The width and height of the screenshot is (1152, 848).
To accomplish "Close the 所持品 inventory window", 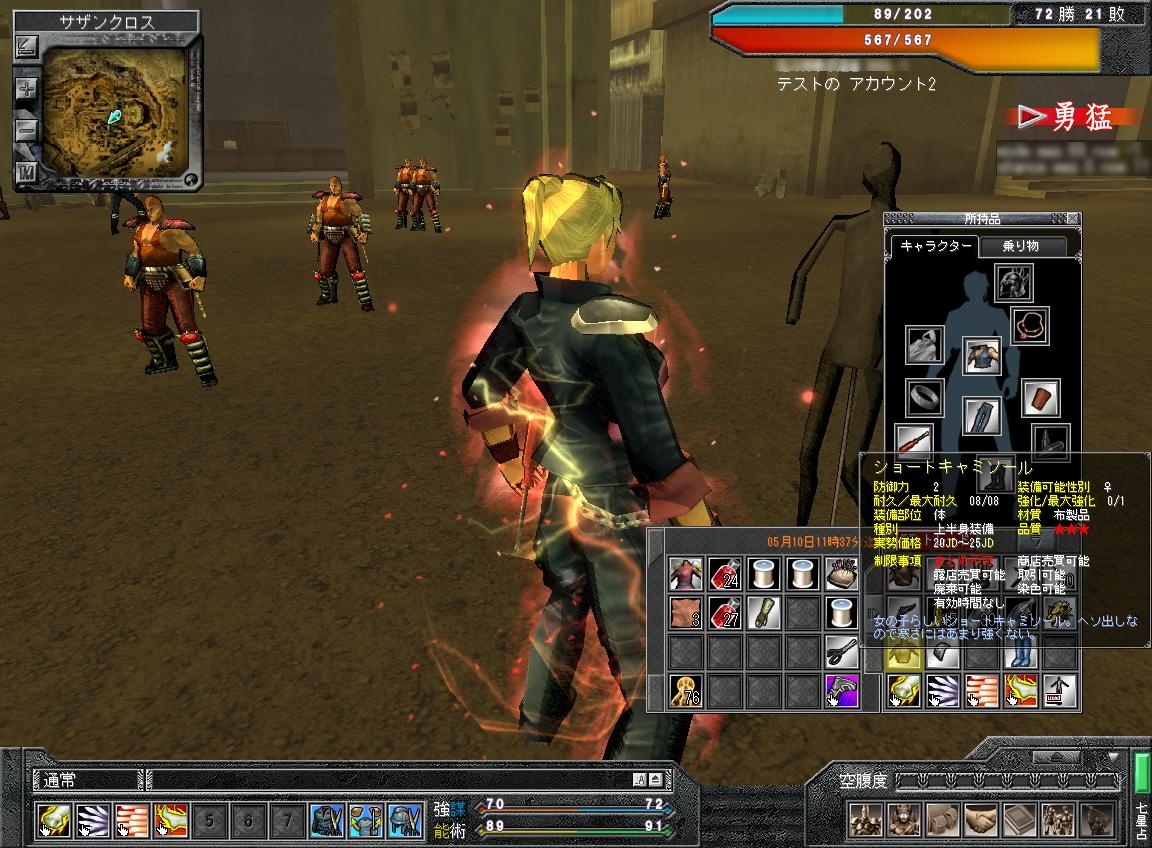I will point(1073,219).
